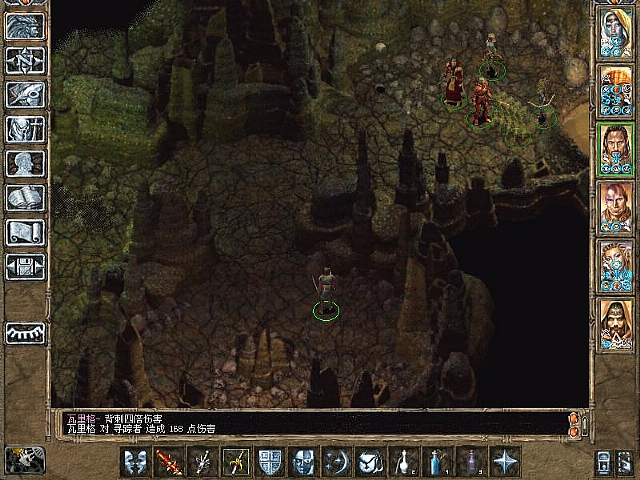640x480 pixels.
Task: Show the character record bust icon
Action: click(x=24, y=163)
